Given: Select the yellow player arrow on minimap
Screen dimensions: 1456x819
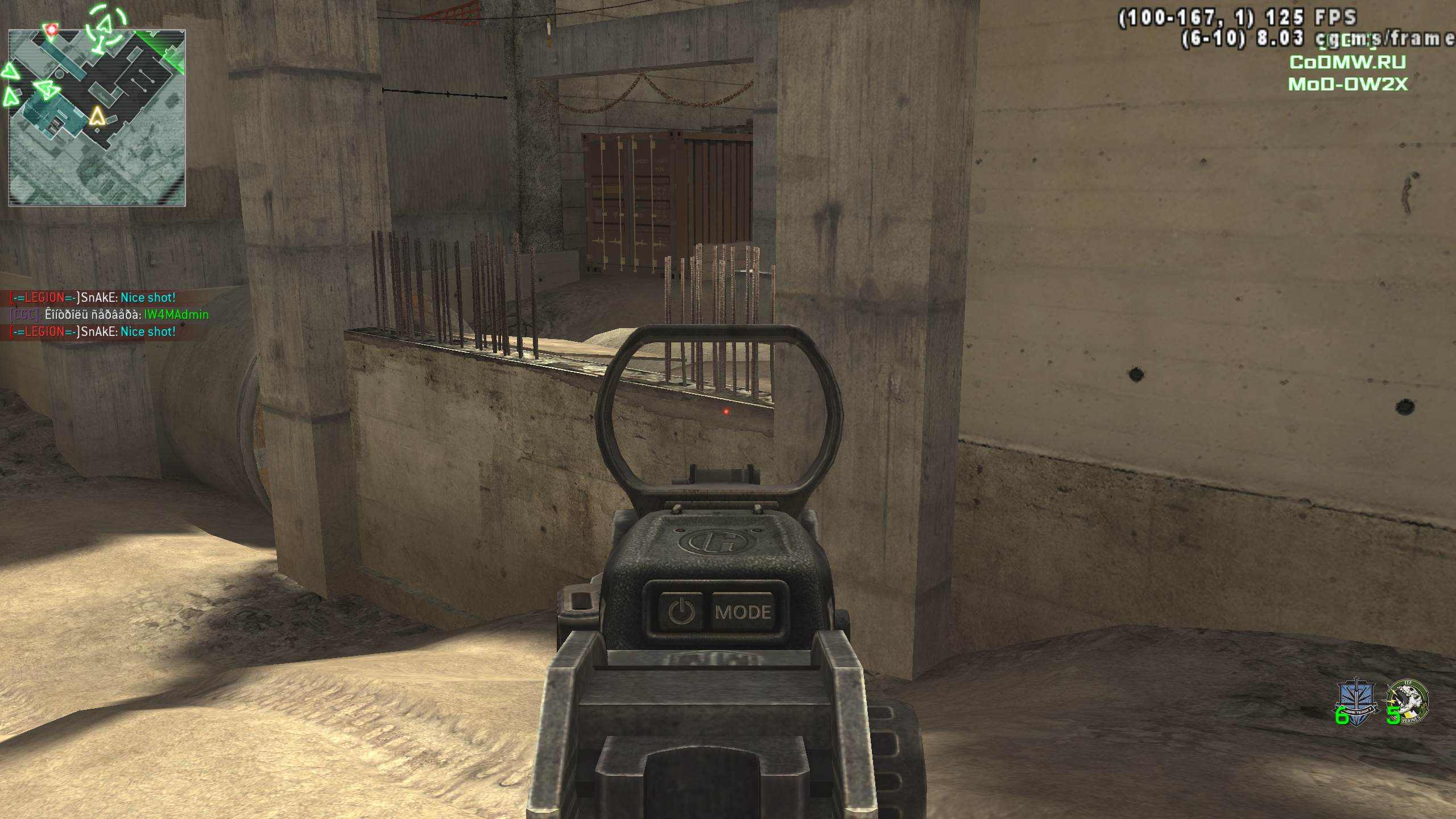Looking at the screenshot, I should [x=98, y=116].
